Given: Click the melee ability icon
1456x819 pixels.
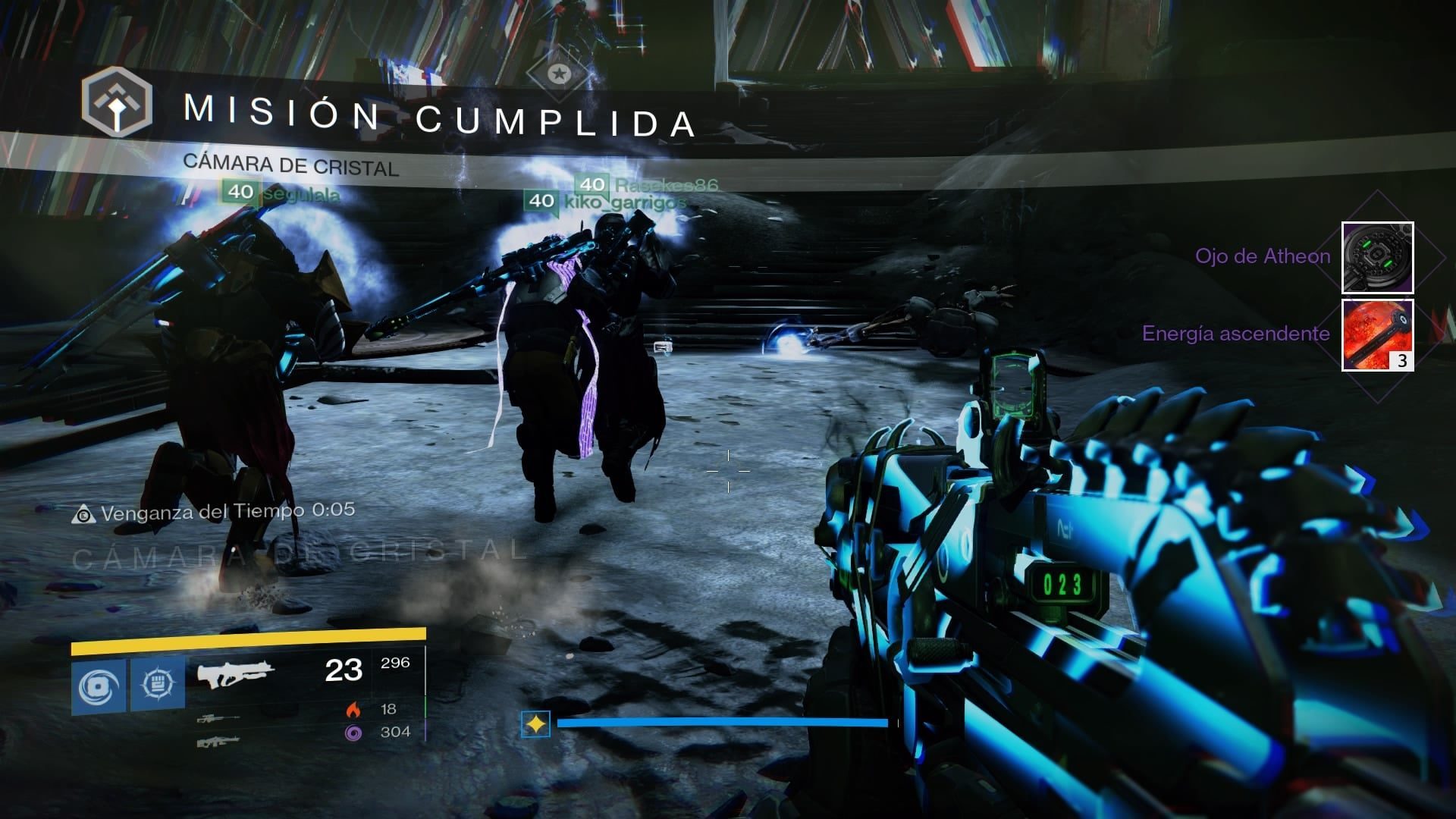Looking at the screenshot, I should tap(158, 685).
